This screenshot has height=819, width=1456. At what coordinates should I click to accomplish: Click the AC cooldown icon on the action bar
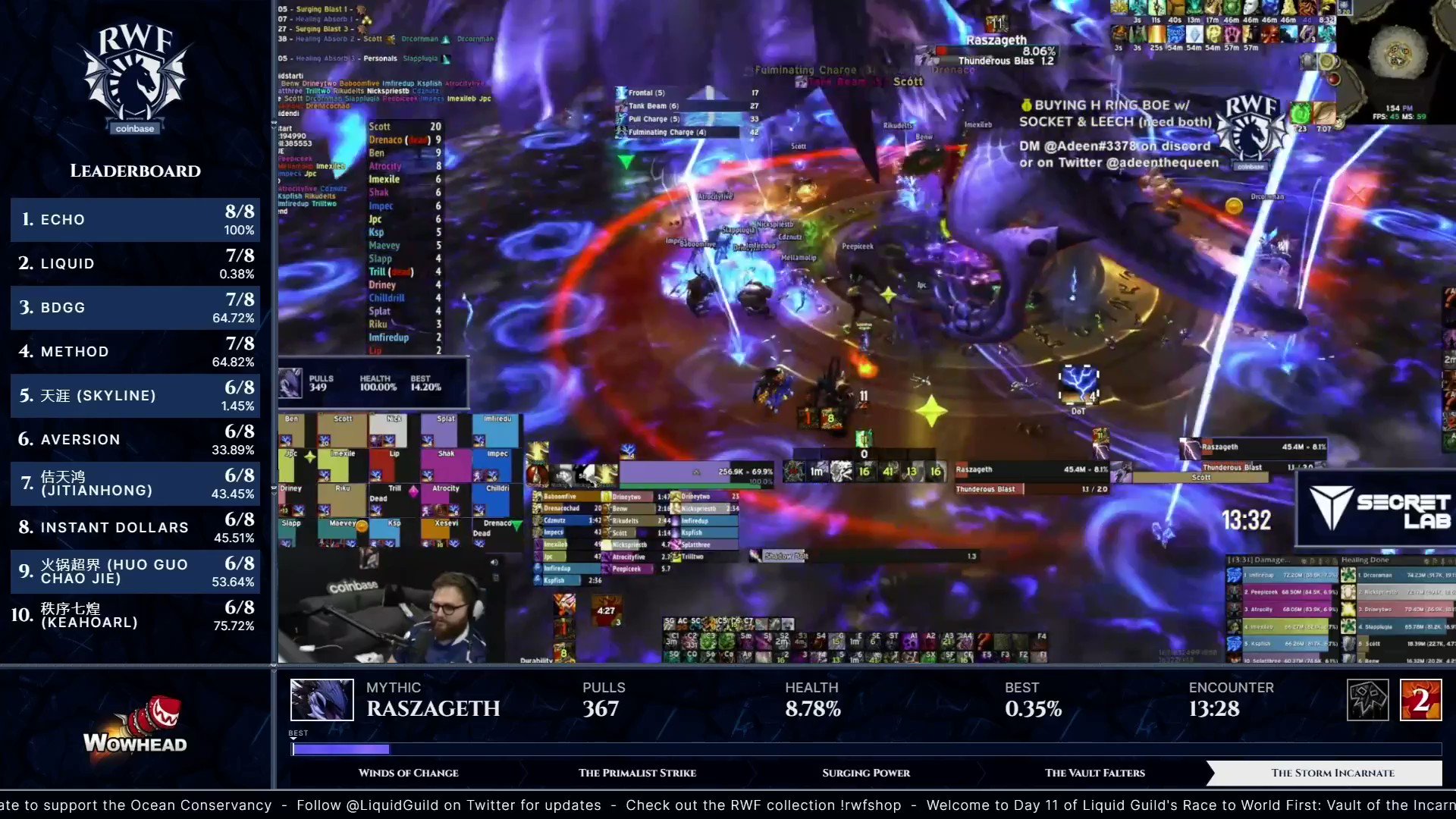pos(682,624)
